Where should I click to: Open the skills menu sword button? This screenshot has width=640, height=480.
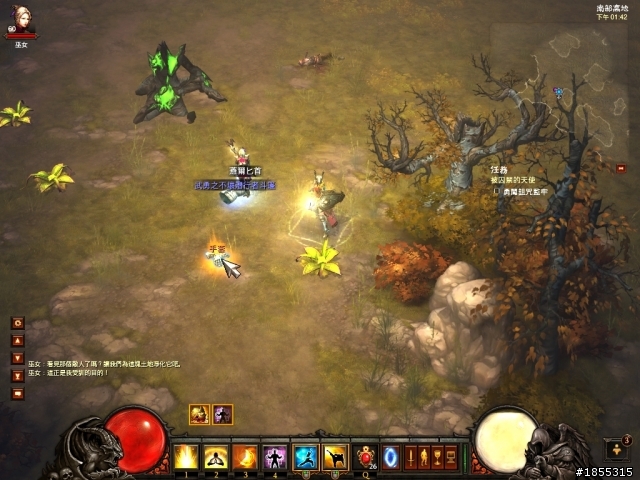pos(411,457)
